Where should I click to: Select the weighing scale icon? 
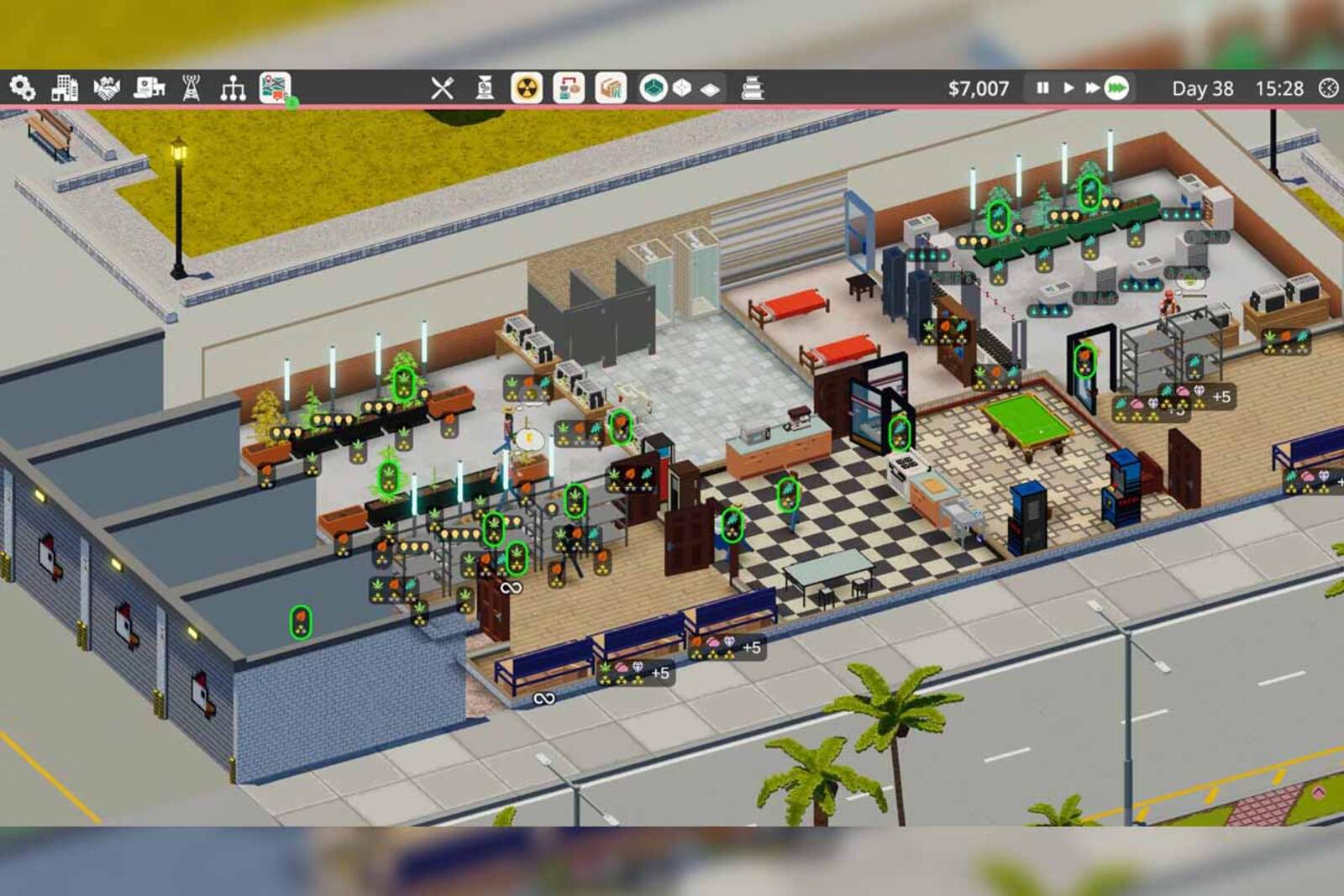[x=485, y=88]
